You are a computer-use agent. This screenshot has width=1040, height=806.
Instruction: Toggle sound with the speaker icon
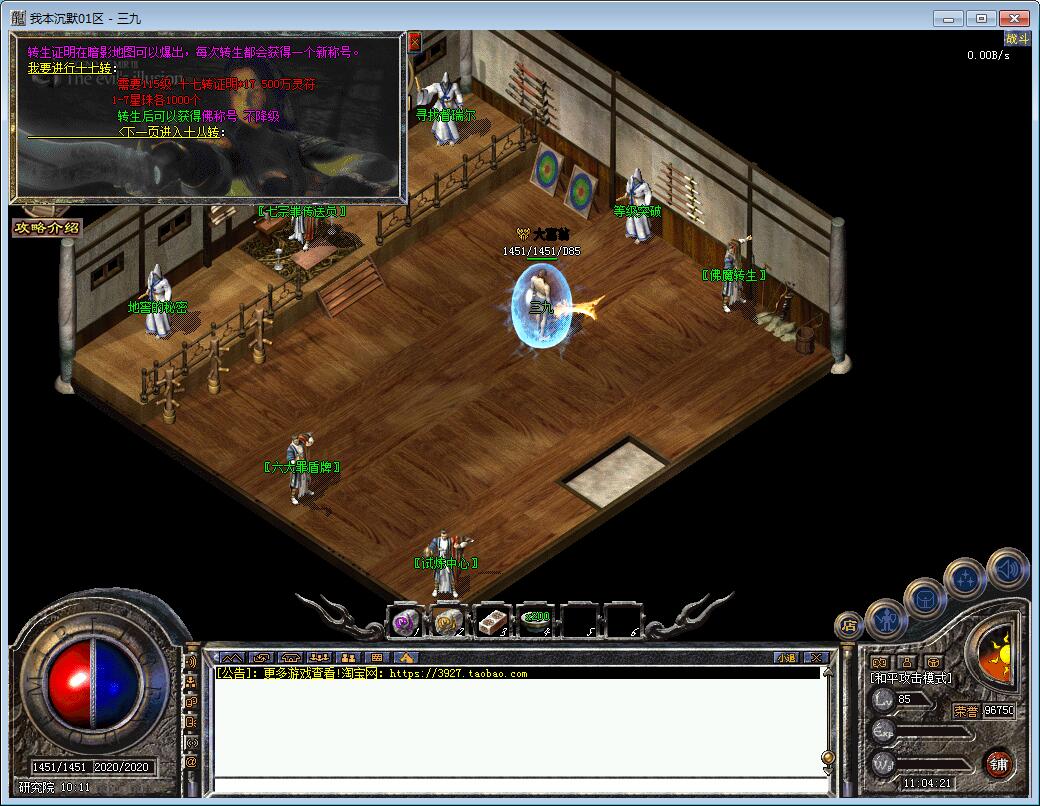tap(1008, 569)
